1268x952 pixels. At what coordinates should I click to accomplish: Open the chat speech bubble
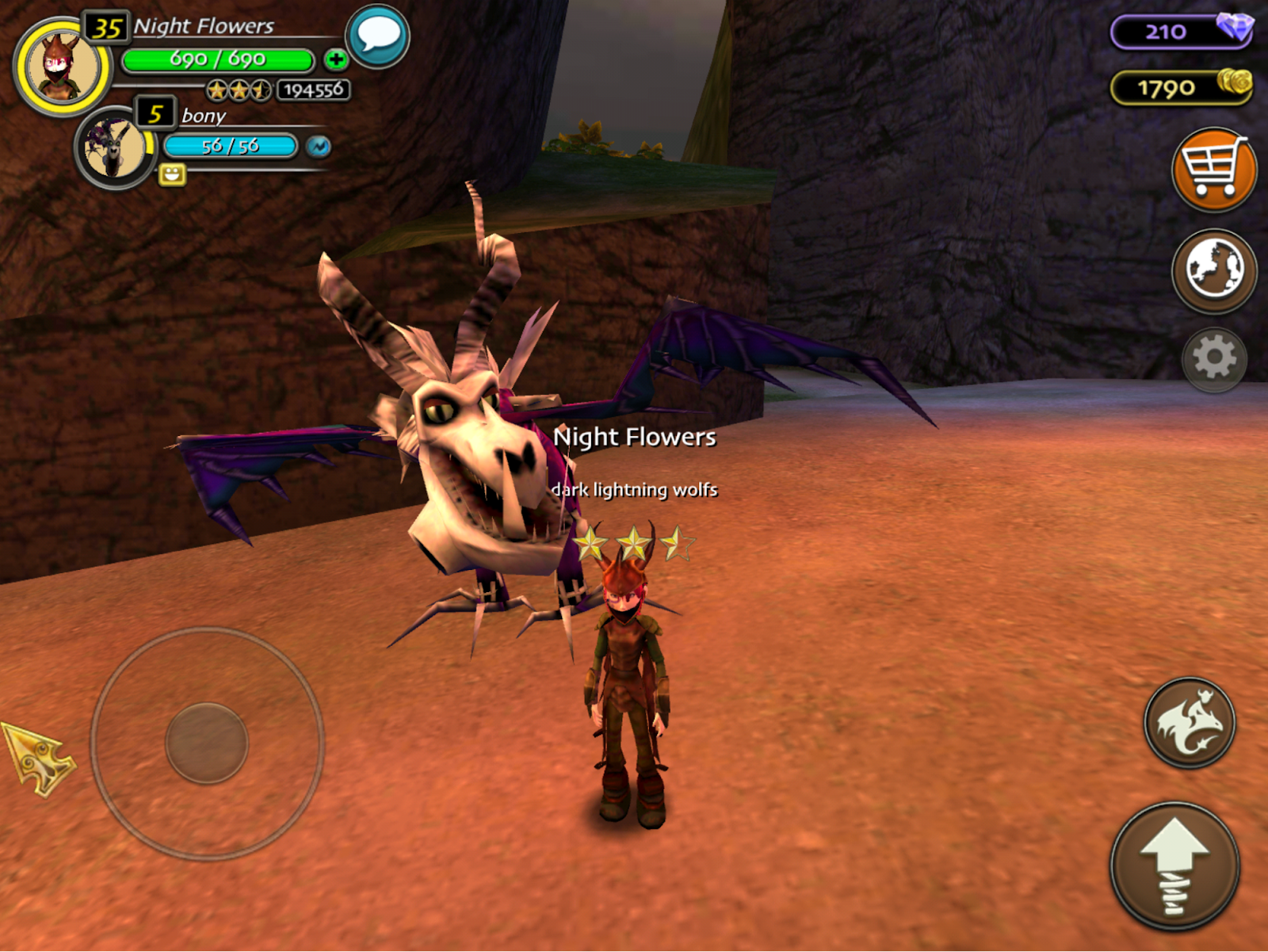(378, 36)
